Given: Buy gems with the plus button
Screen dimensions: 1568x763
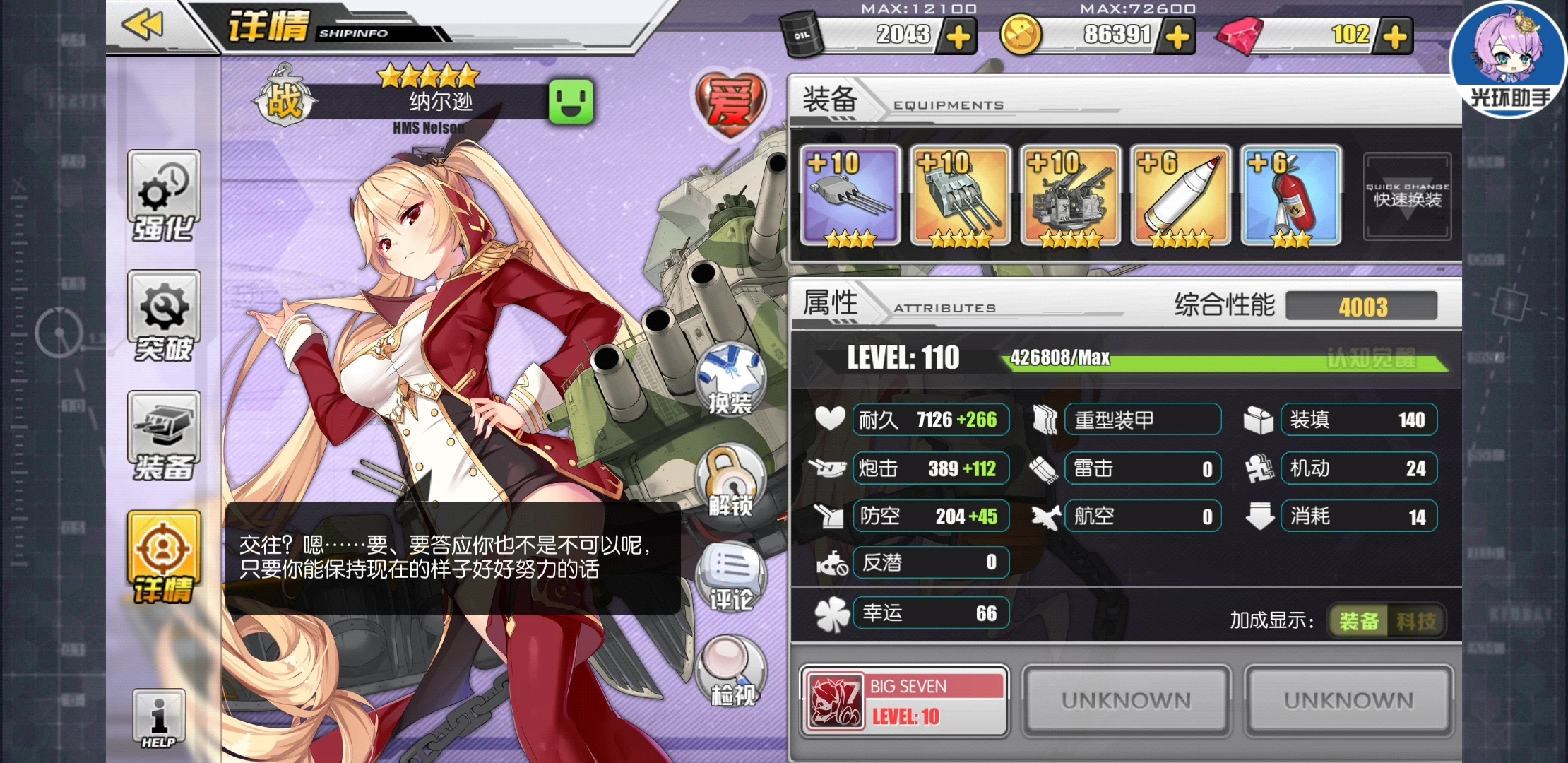Looking at the screenshot, I should coord(1395,37).
